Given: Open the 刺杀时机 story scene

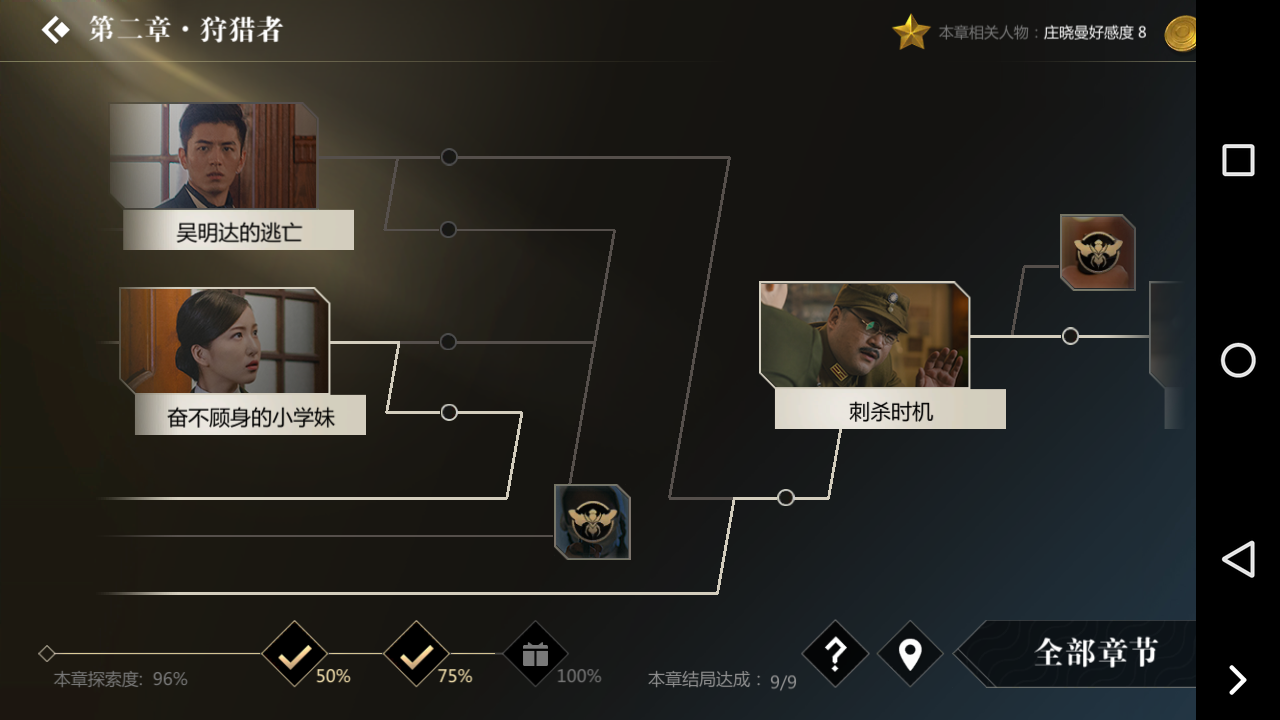Looking at the screenshot, I should (864, 335).
